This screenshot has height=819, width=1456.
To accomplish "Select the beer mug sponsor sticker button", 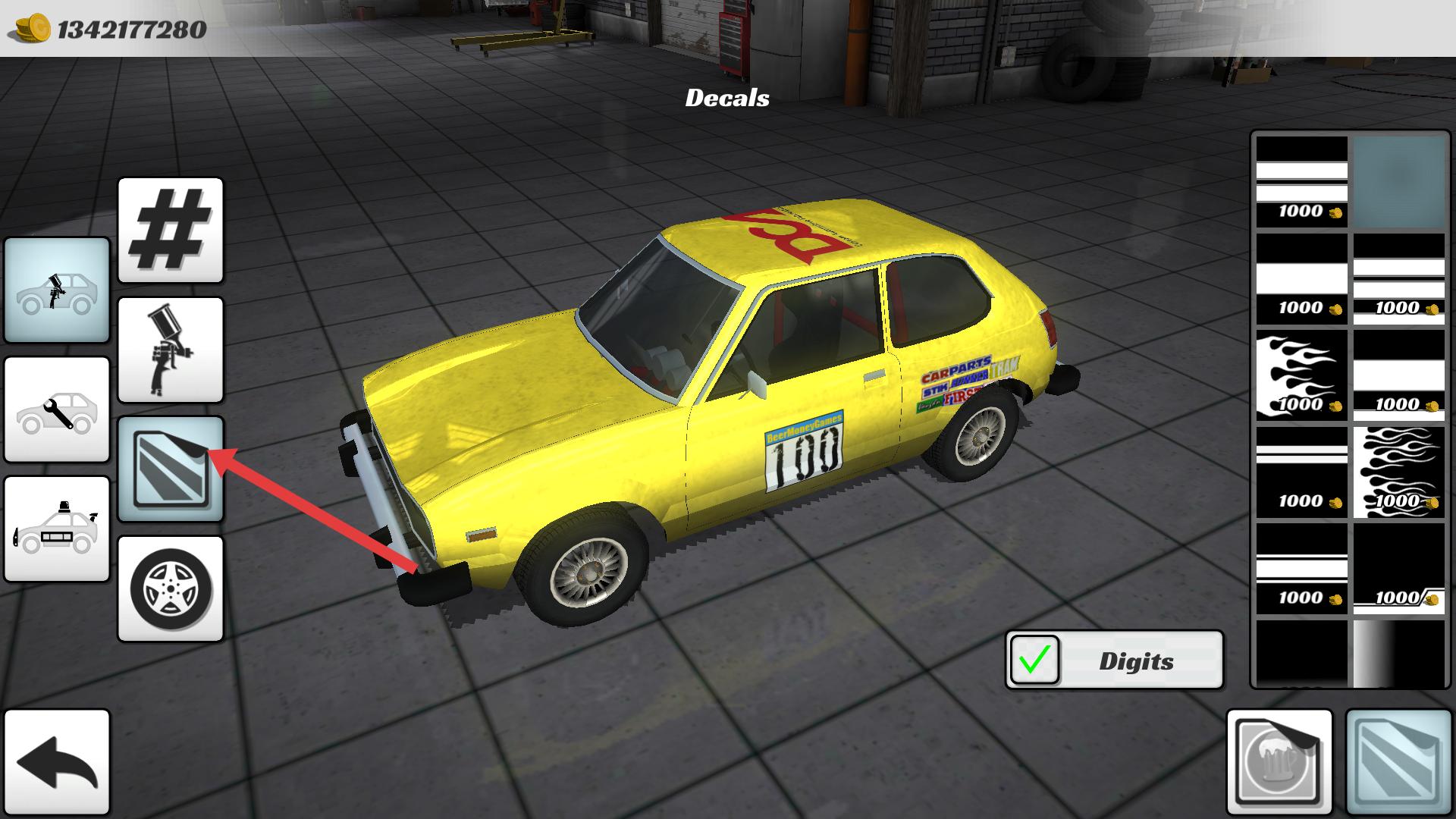I will [x=1279, y=761].
